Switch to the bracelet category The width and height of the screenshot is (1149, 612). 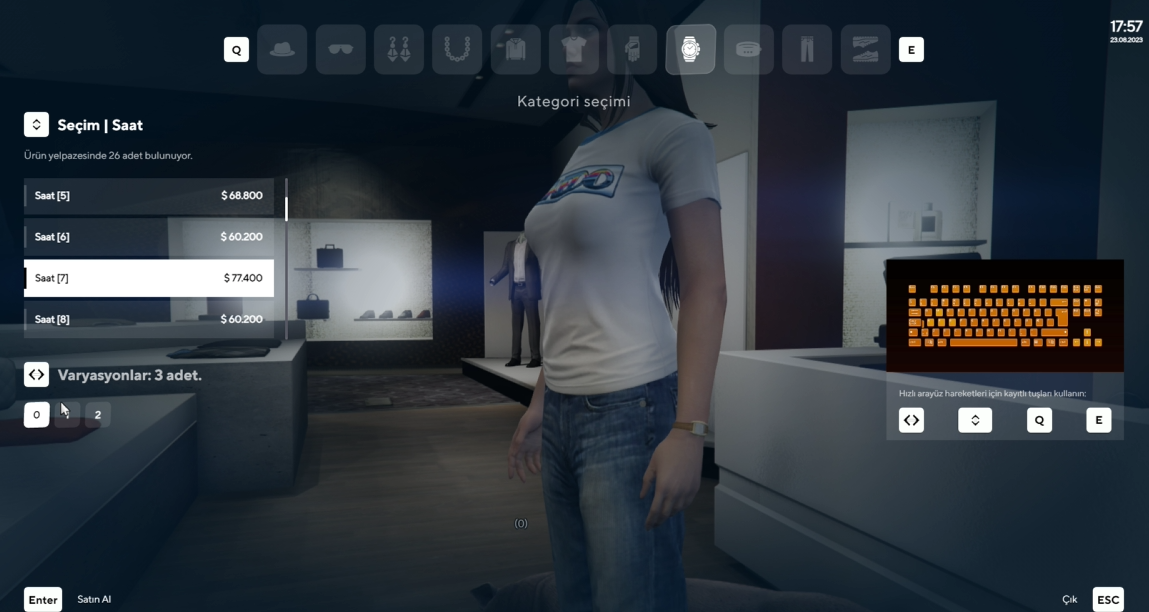(x=749, y=50)
